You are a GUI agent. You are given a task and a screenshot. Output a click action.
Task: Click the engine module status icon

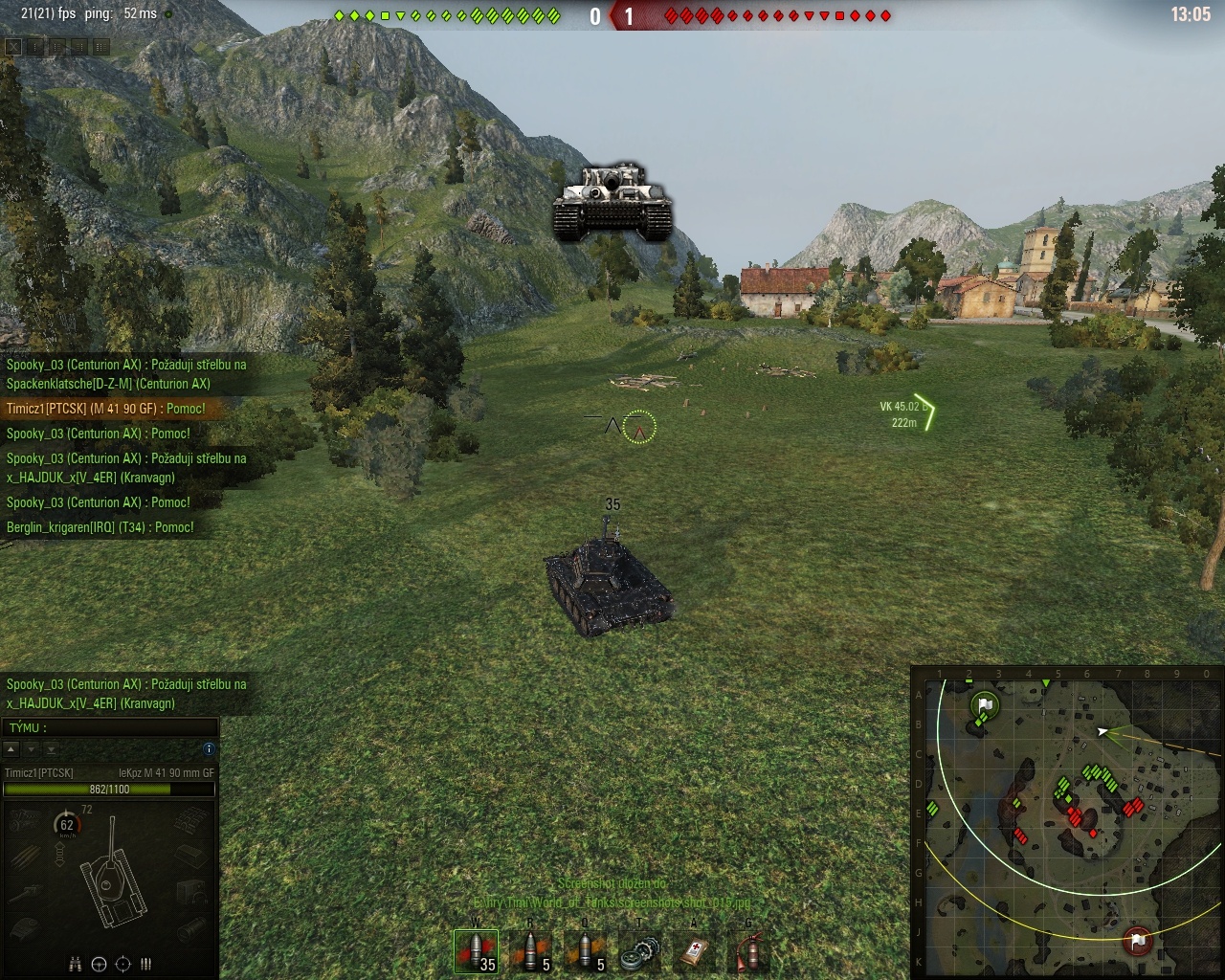[25, 819]
